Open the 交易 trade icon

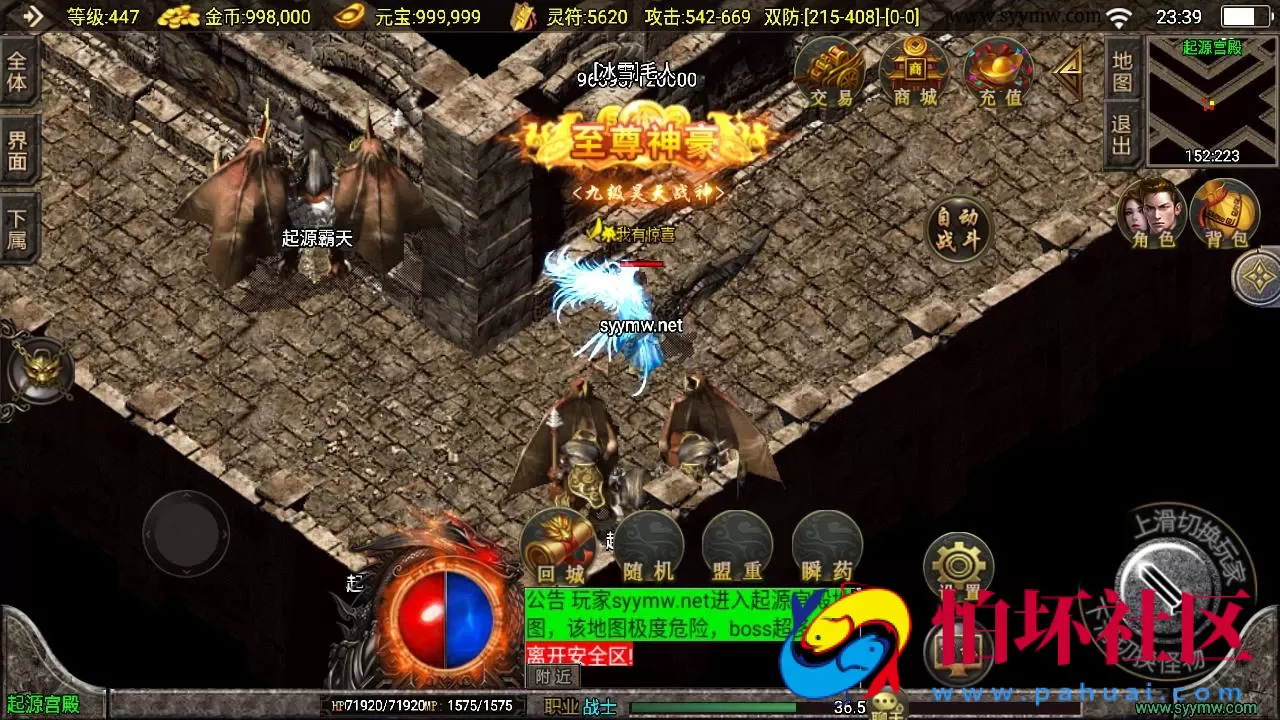[829, 72]
